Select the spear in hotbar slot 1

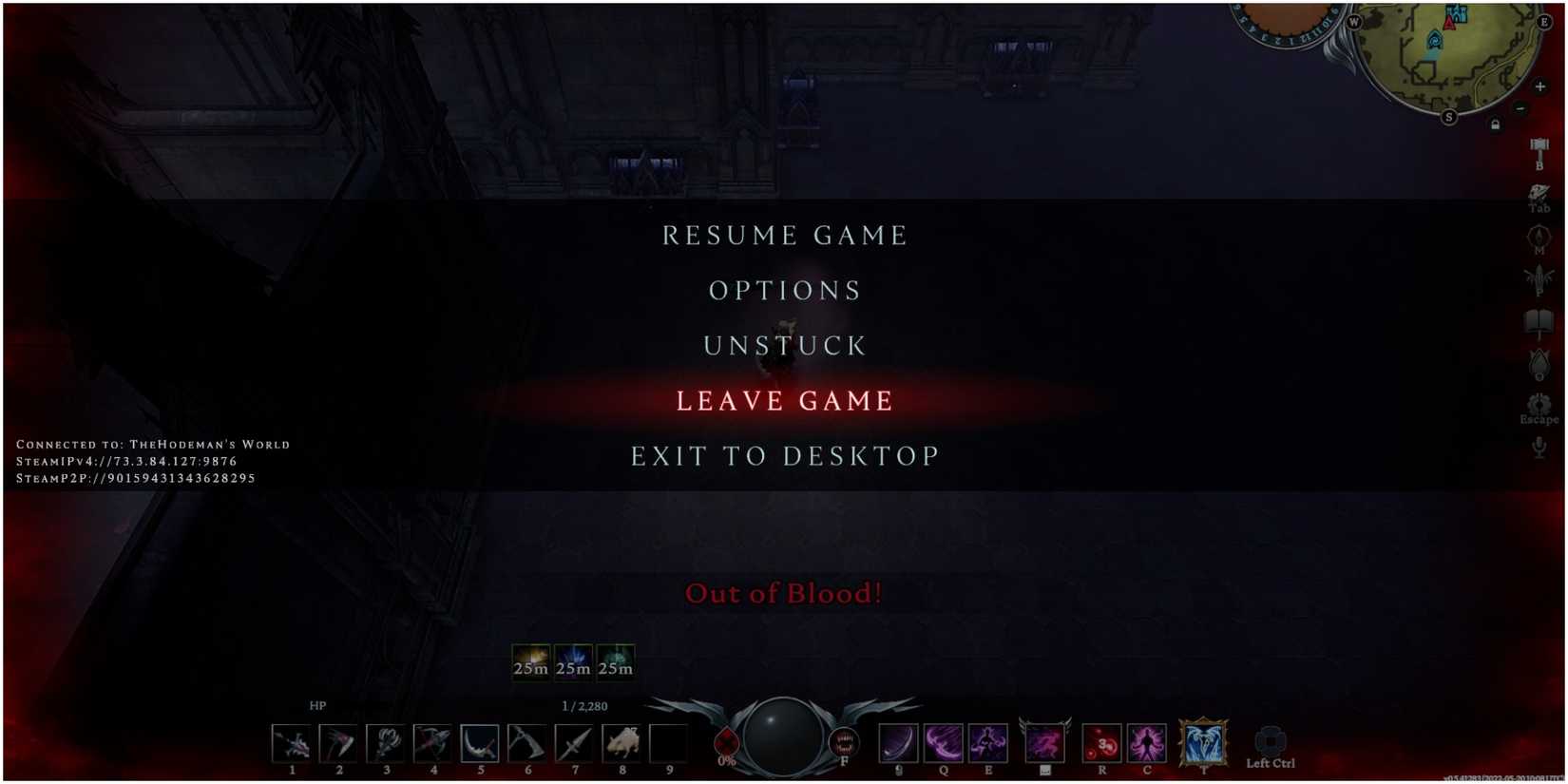tap(290, 741)
